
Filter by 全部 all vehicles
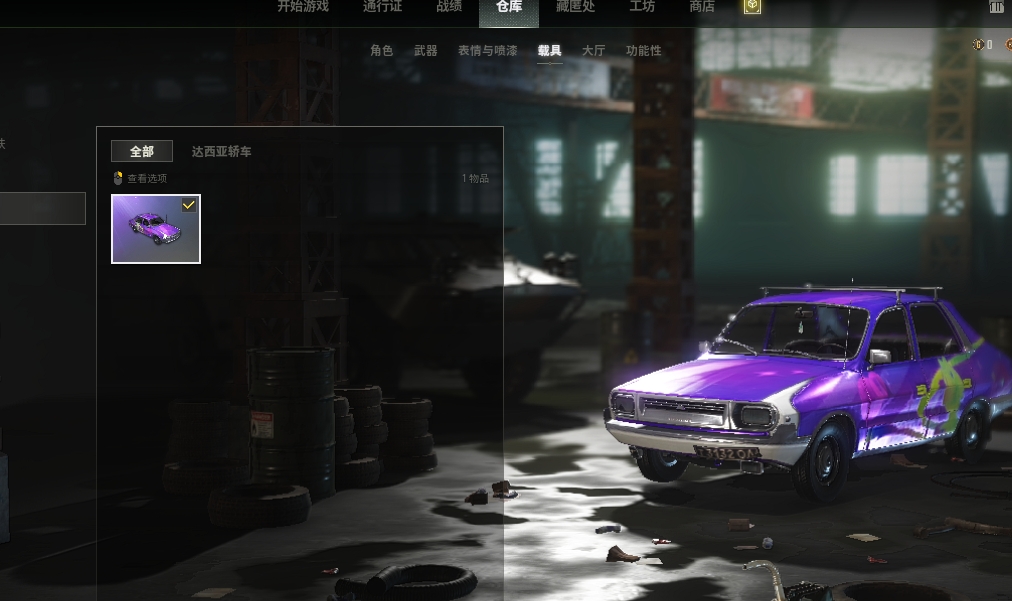point(142,152)
